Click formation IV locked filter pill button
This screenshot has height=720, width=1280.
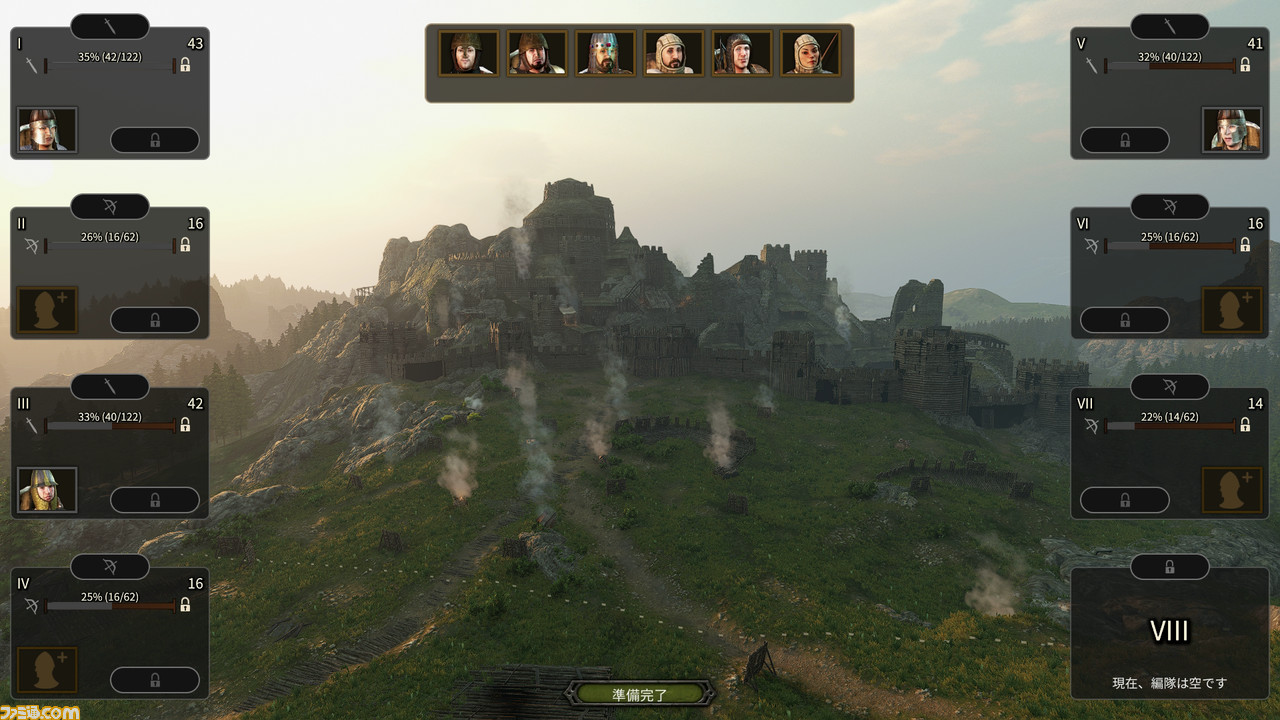coord(154,680)
